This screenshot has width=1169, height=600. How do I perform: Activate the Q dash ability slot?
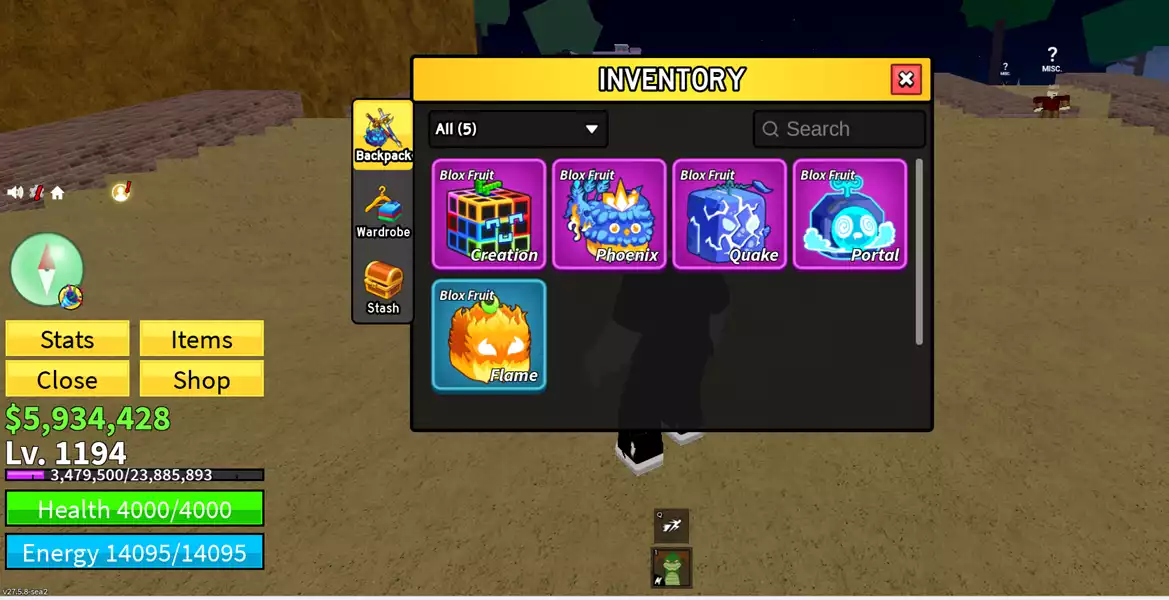(671, 525)
